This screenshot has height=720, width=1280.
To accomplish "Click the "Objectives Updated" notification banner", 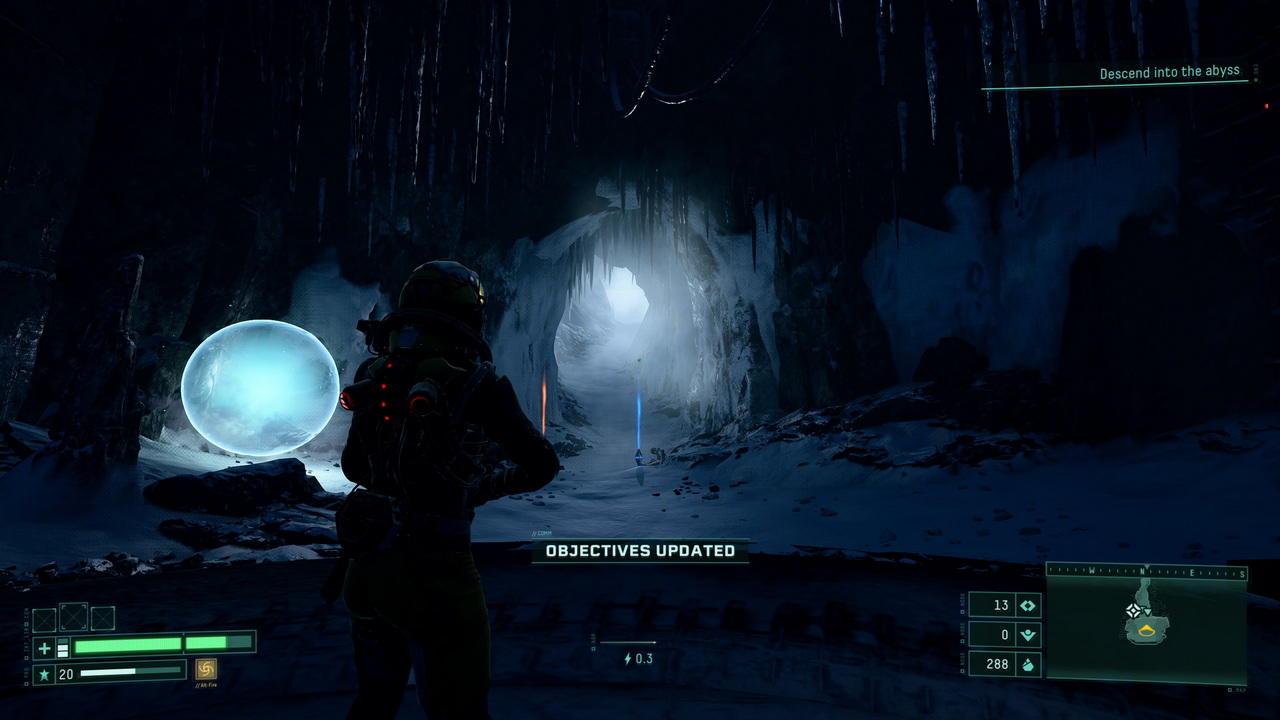I will click(x=640, y=551).
